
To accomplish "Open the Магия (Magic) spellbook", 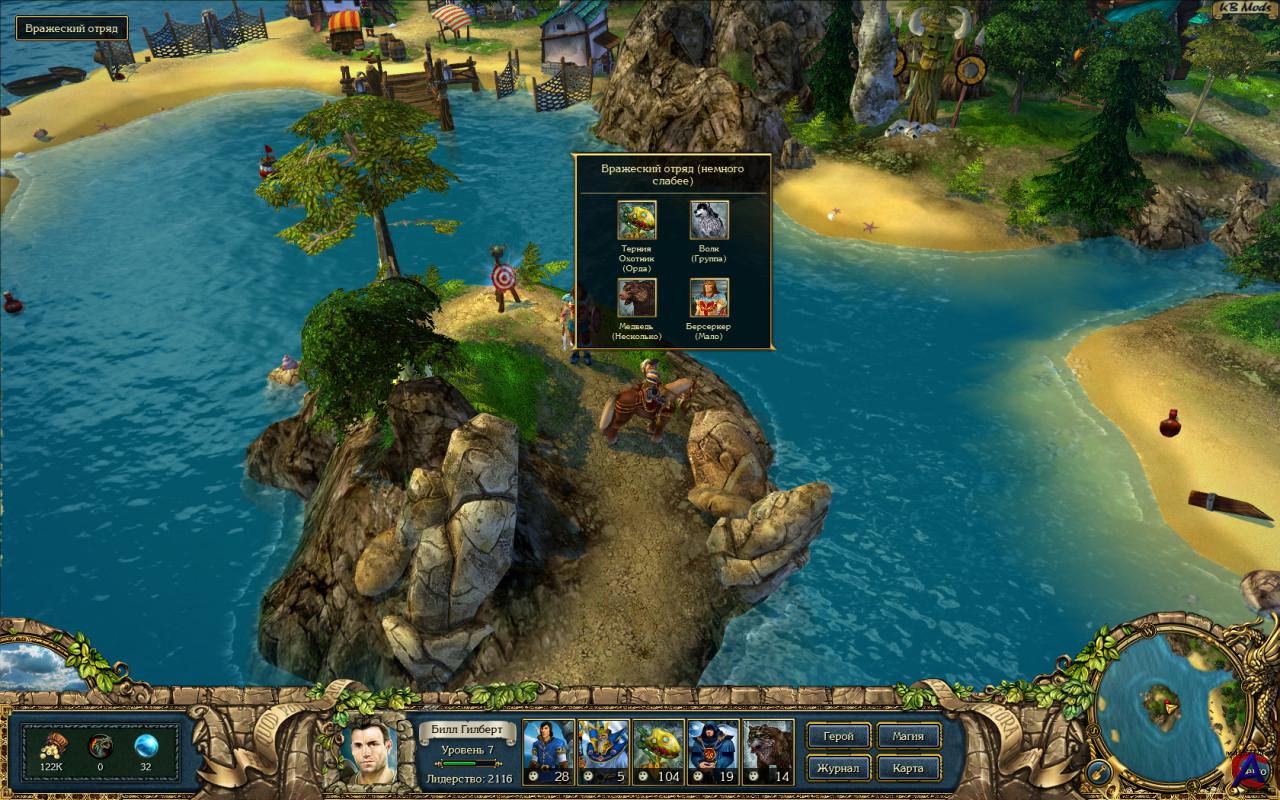I will (x=908, y=737).
